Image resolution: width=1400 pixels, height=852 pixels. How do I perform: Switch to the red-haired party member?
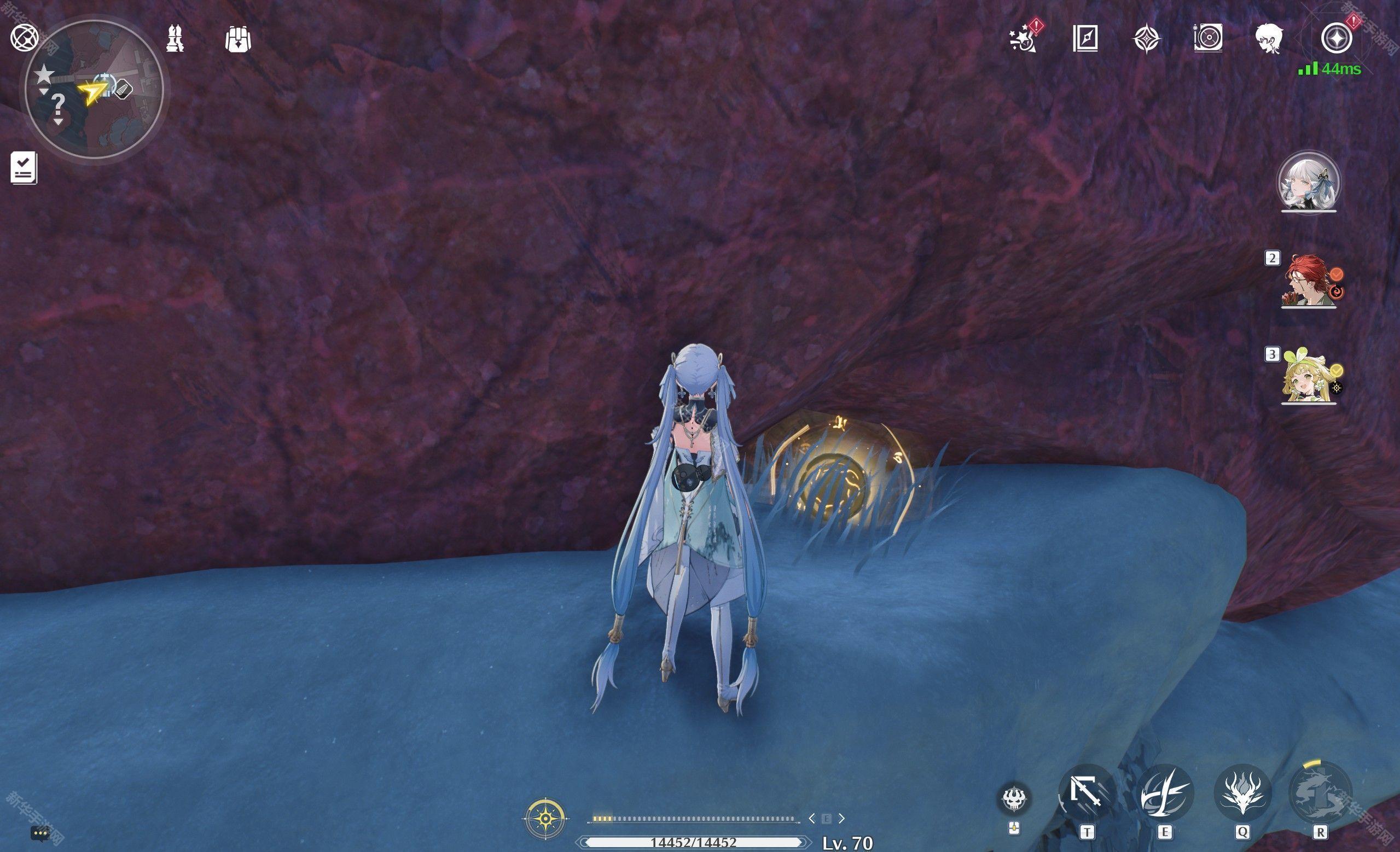point(1308,281)
